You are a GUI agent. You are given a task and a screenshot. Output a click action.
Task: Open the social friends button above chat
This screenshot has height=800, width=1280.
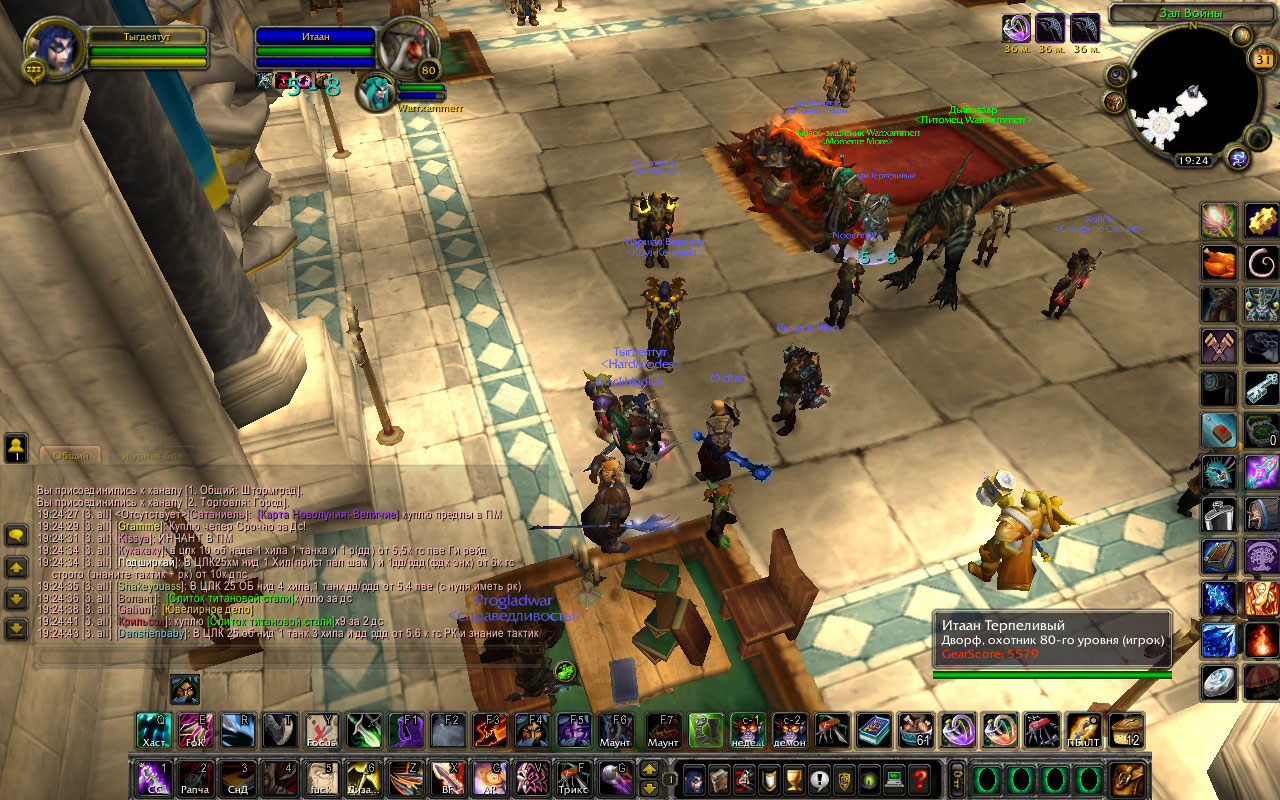(x=16, y=447)
